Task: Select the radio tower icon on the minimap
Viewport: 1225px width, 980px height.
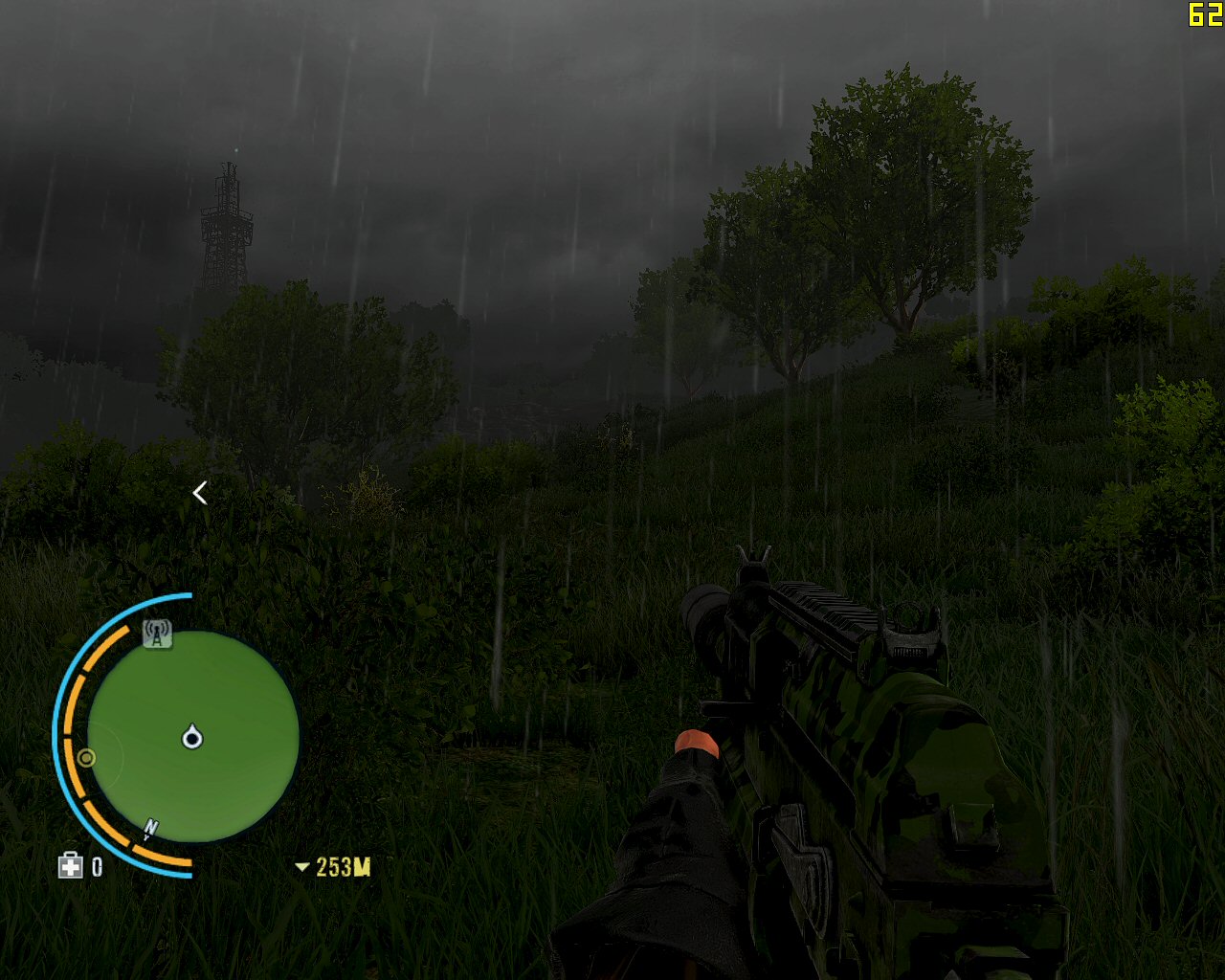Action: [157, 633]
